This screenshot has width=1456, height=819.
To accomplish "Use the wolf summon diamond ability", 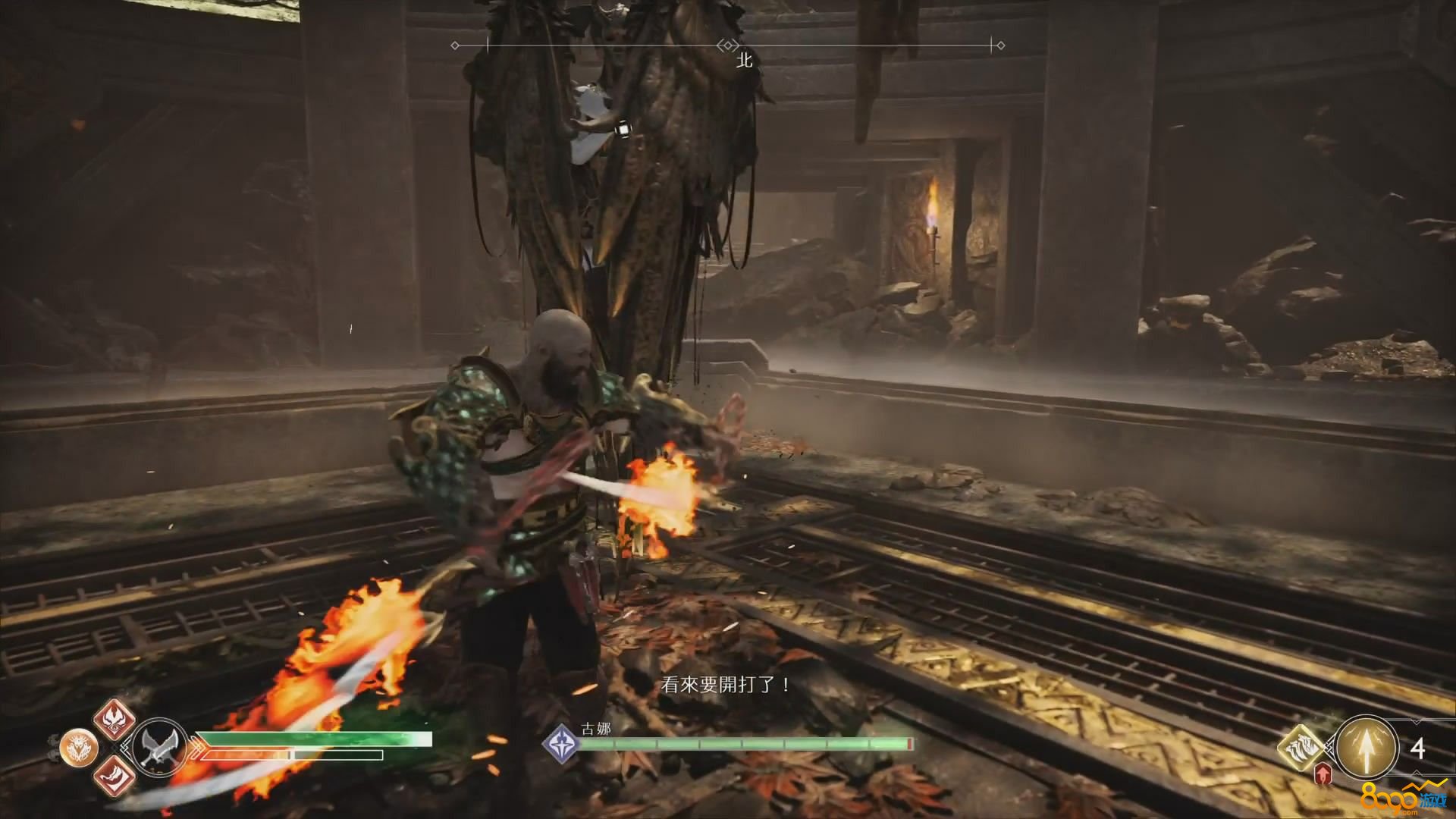I will [1301, 747].
